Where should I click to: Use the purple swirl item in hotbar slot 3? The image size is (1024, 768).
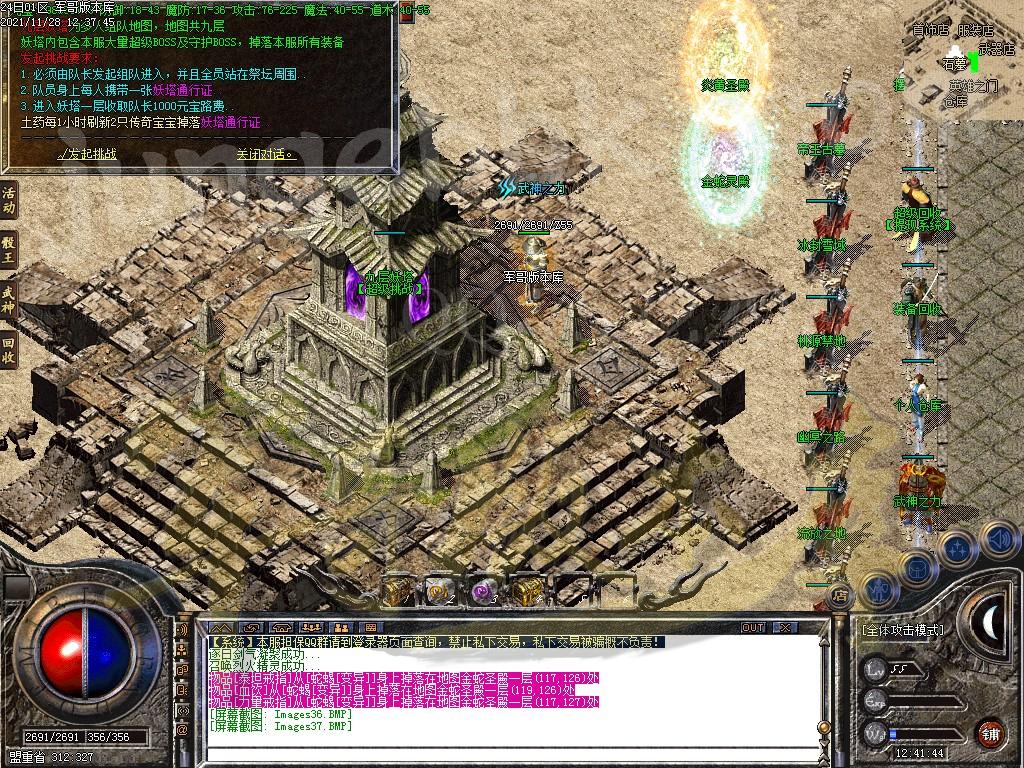[484, 591]
